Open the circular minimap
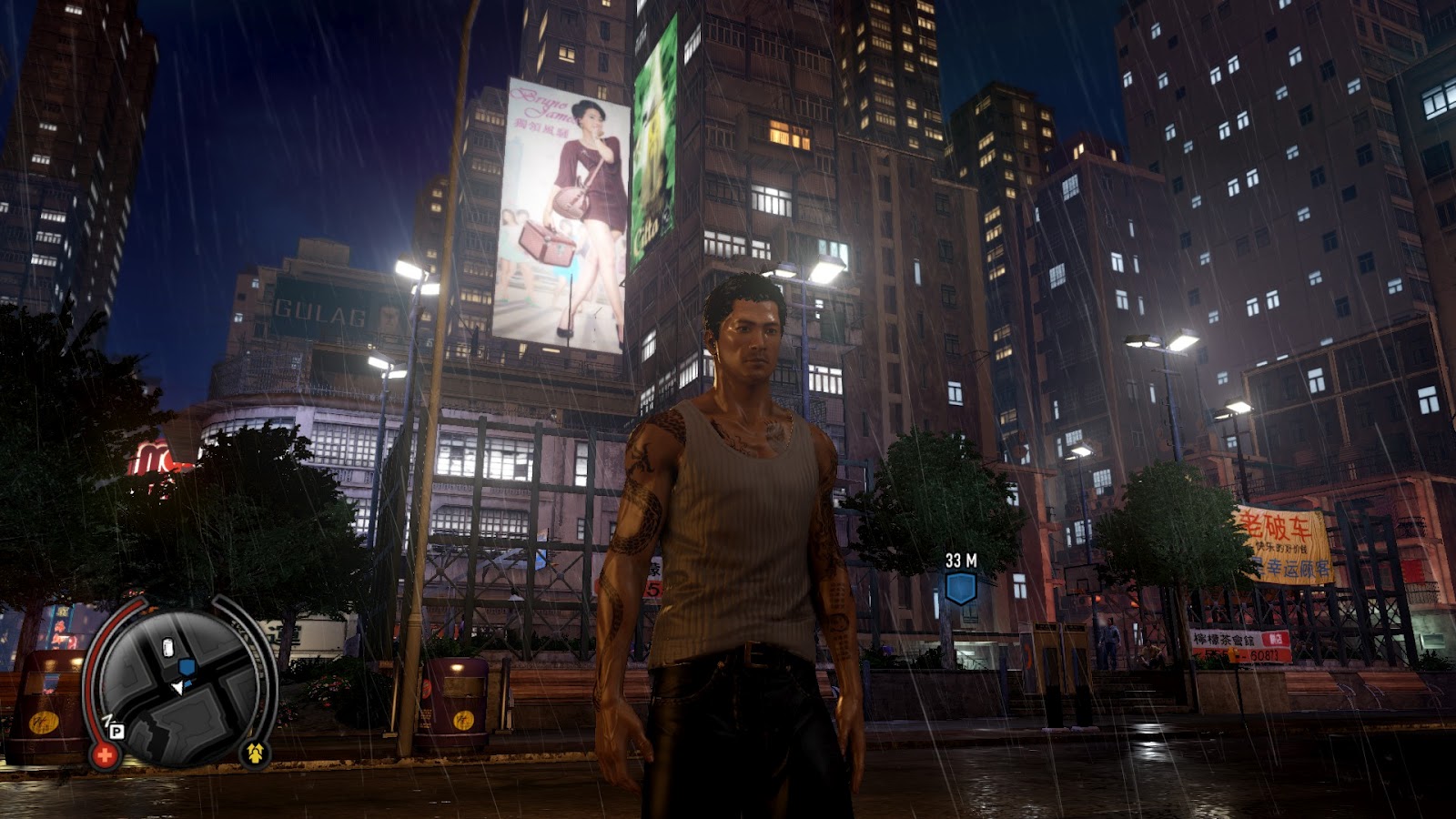This screenshot has width=1456, height=819. click(x=177, y=687)
